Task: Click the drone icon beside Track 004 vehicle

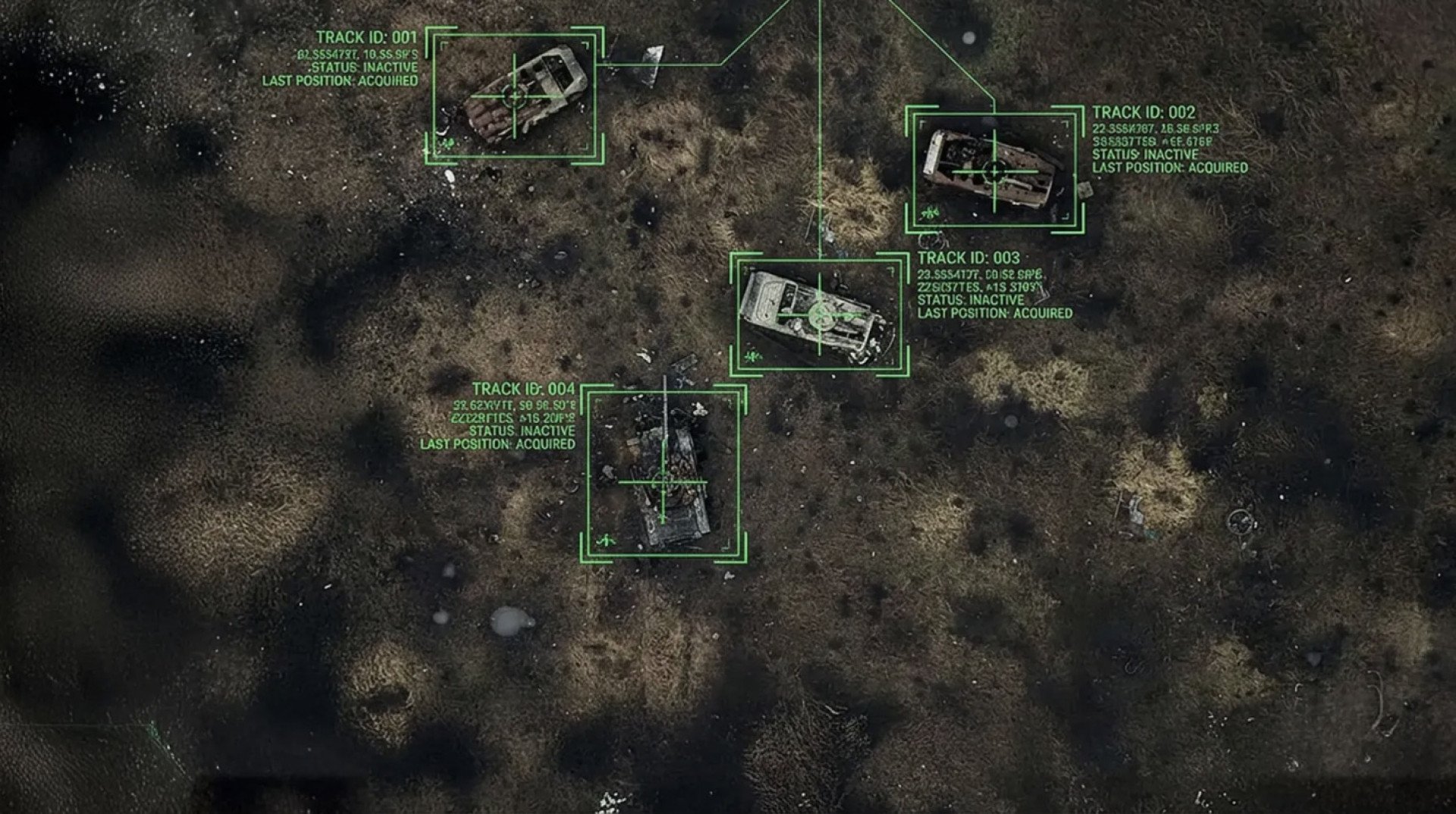Action: 607,540
